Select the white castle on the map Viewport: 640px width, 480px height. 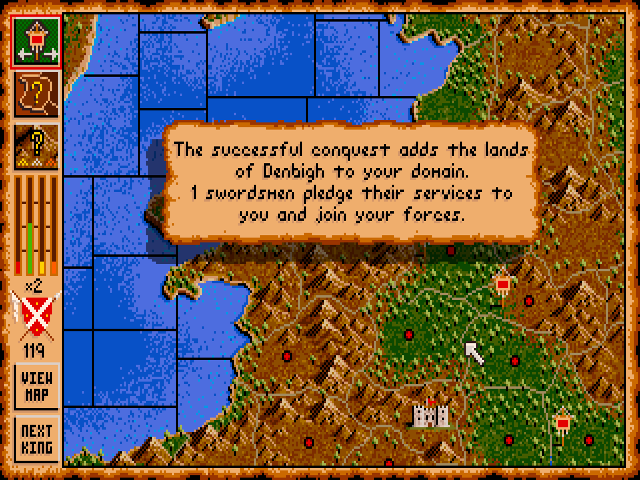[430, 412]
